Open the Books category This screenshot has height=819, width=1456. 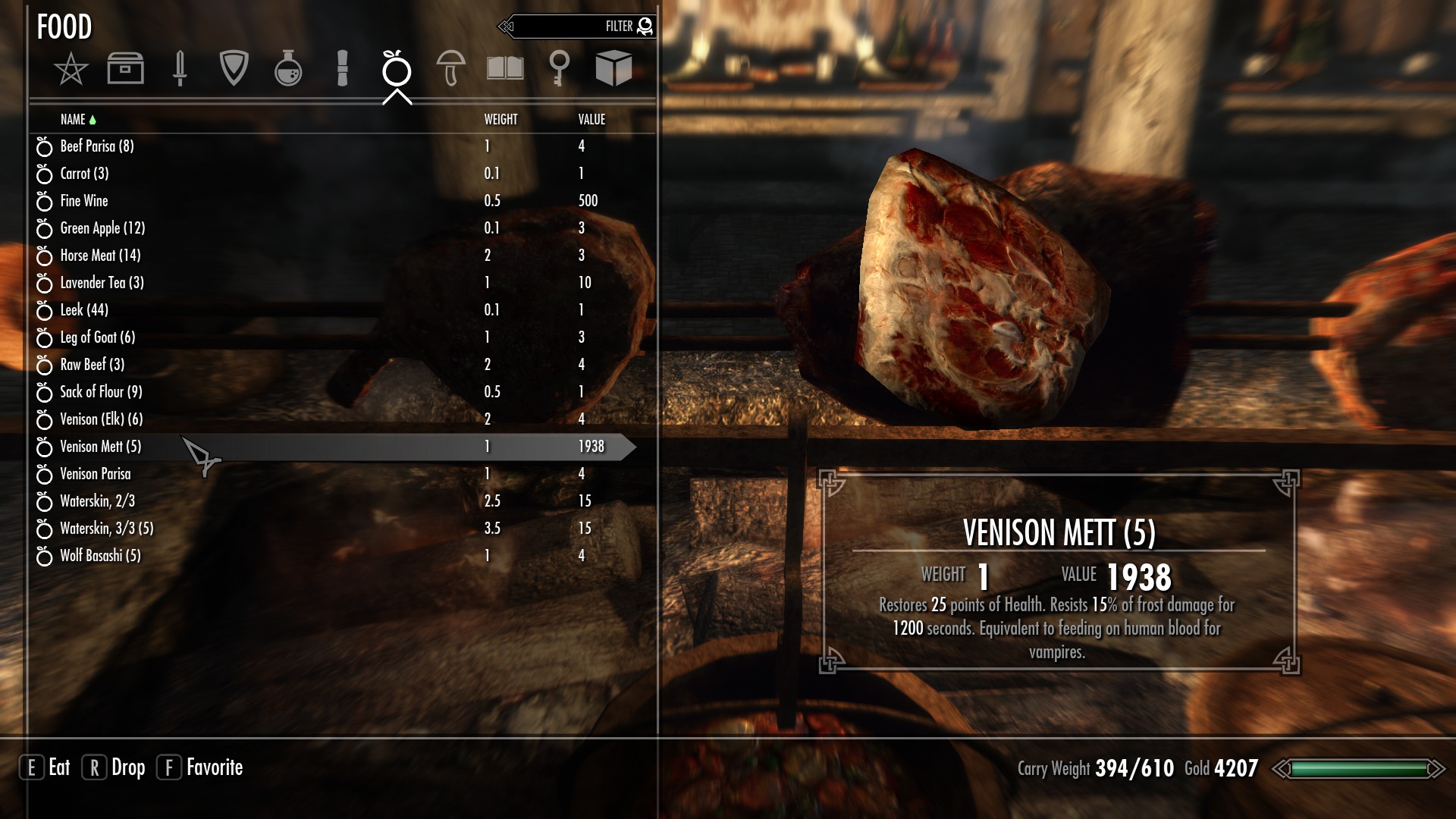tap(505, 69)
